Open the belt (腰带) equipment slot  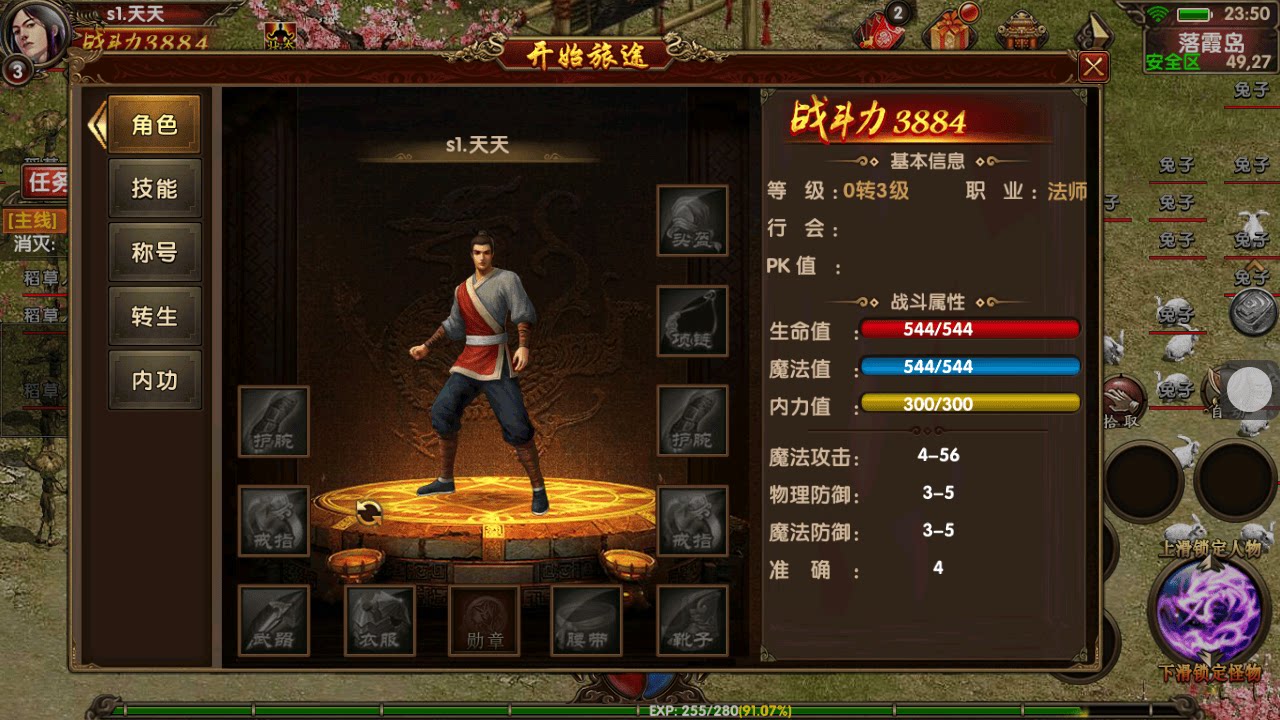pos(588,622)
